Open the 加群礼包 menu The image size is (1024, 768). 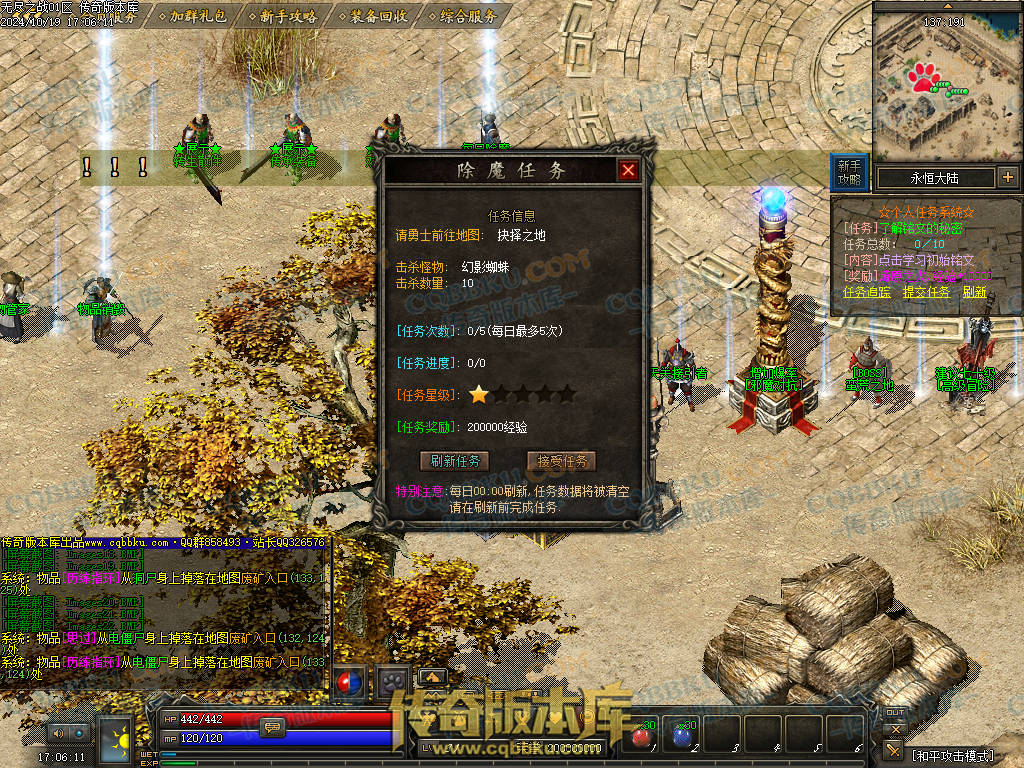pos(198,15)
